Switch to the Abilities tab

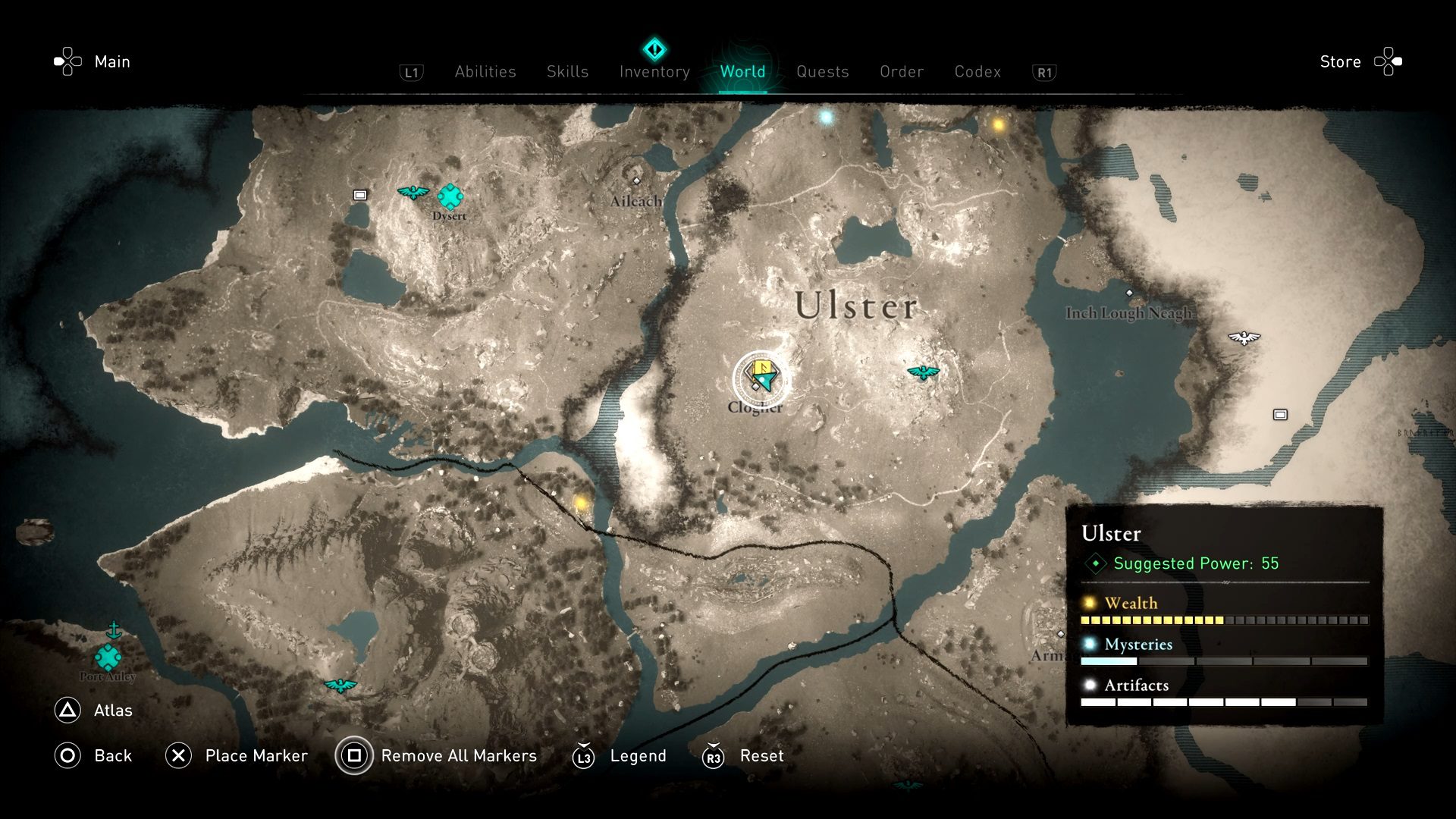485,72
